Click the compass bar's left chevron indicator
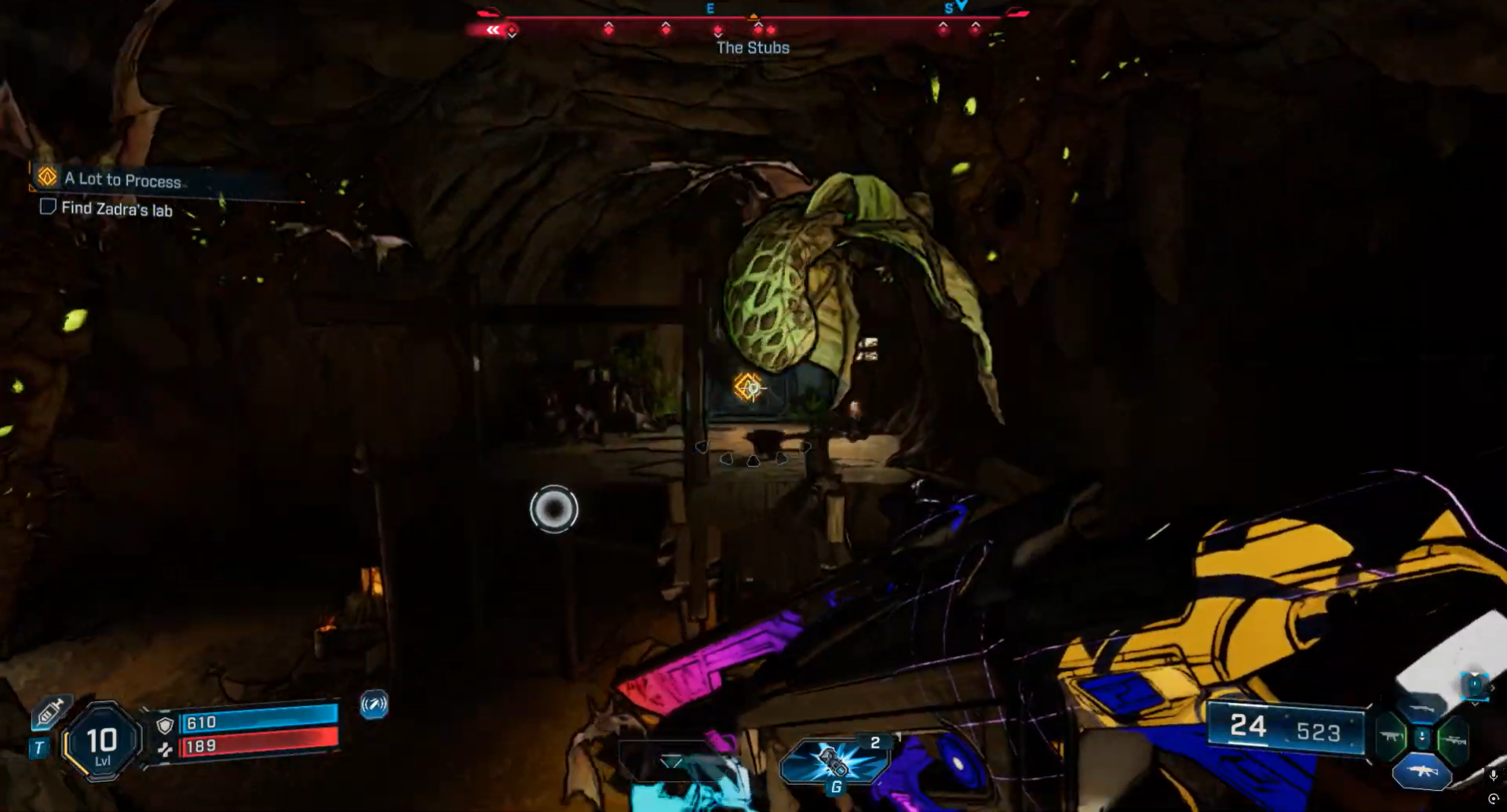This screenshot has width=1507, height=812. pos(492,30)
